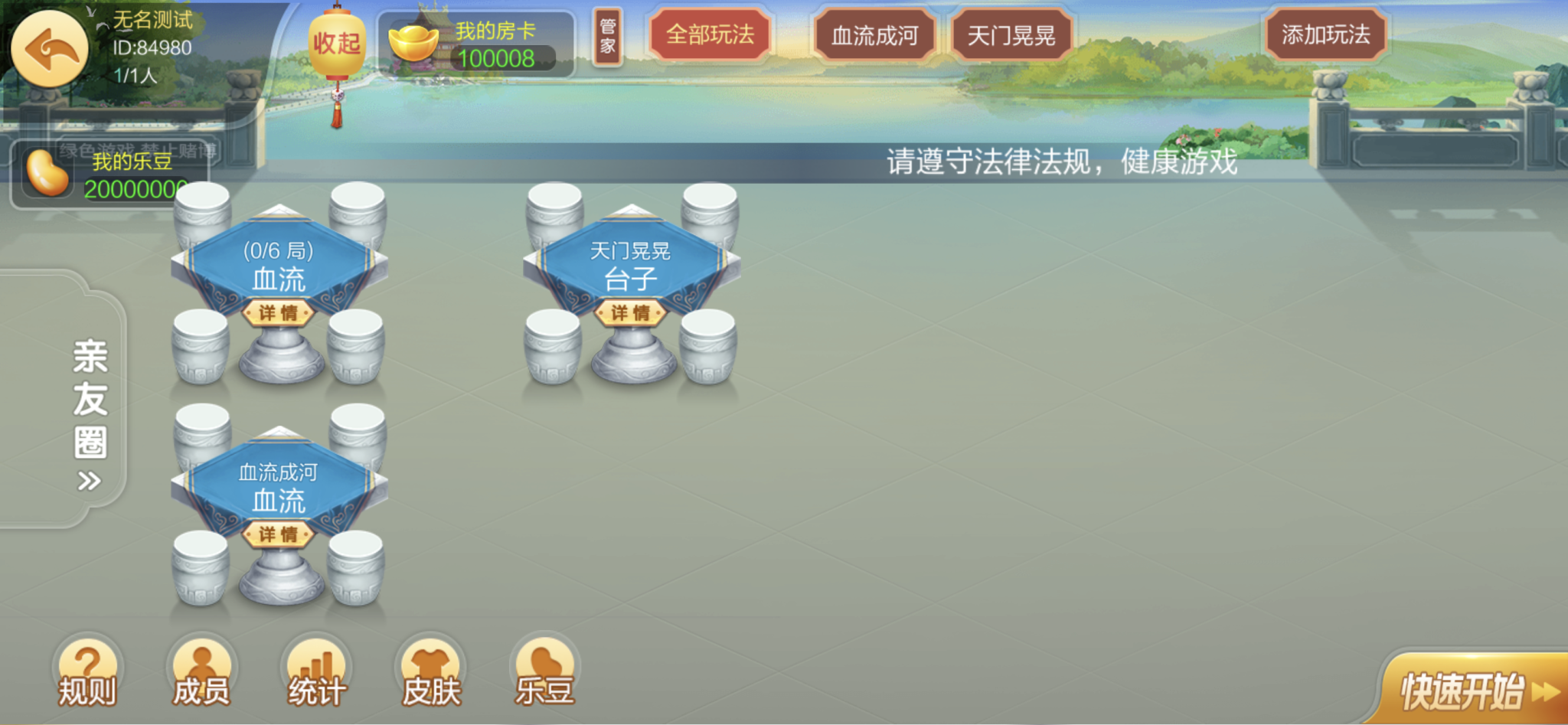The width and height of the screenshot is (1568, 725).
Task: Click 添加玩法 to add a game mode
Action: 1327,34
